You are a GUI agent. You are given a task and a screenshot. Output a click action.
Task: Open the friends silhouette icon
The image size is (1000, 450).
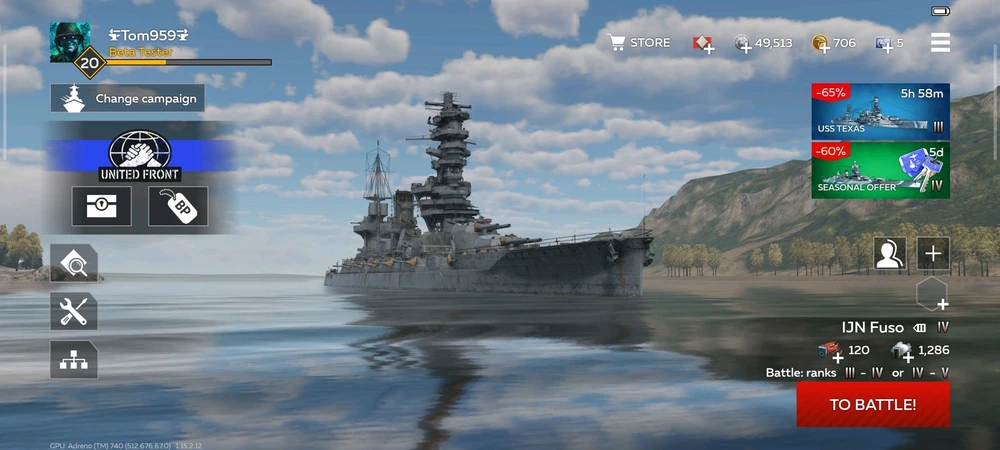pos(889,254)
